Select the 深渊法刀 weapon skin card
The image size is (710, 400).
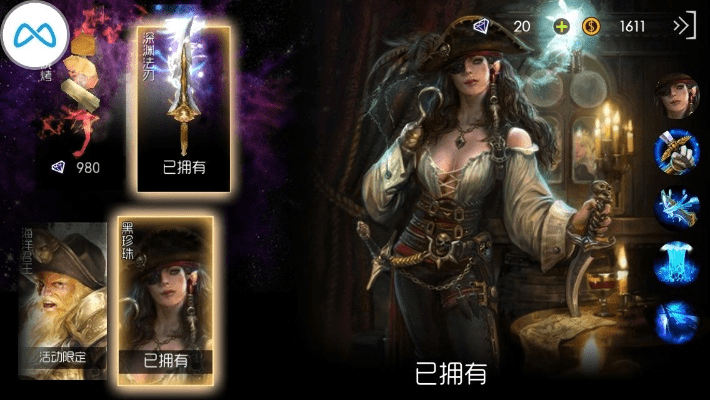[184, 108]
